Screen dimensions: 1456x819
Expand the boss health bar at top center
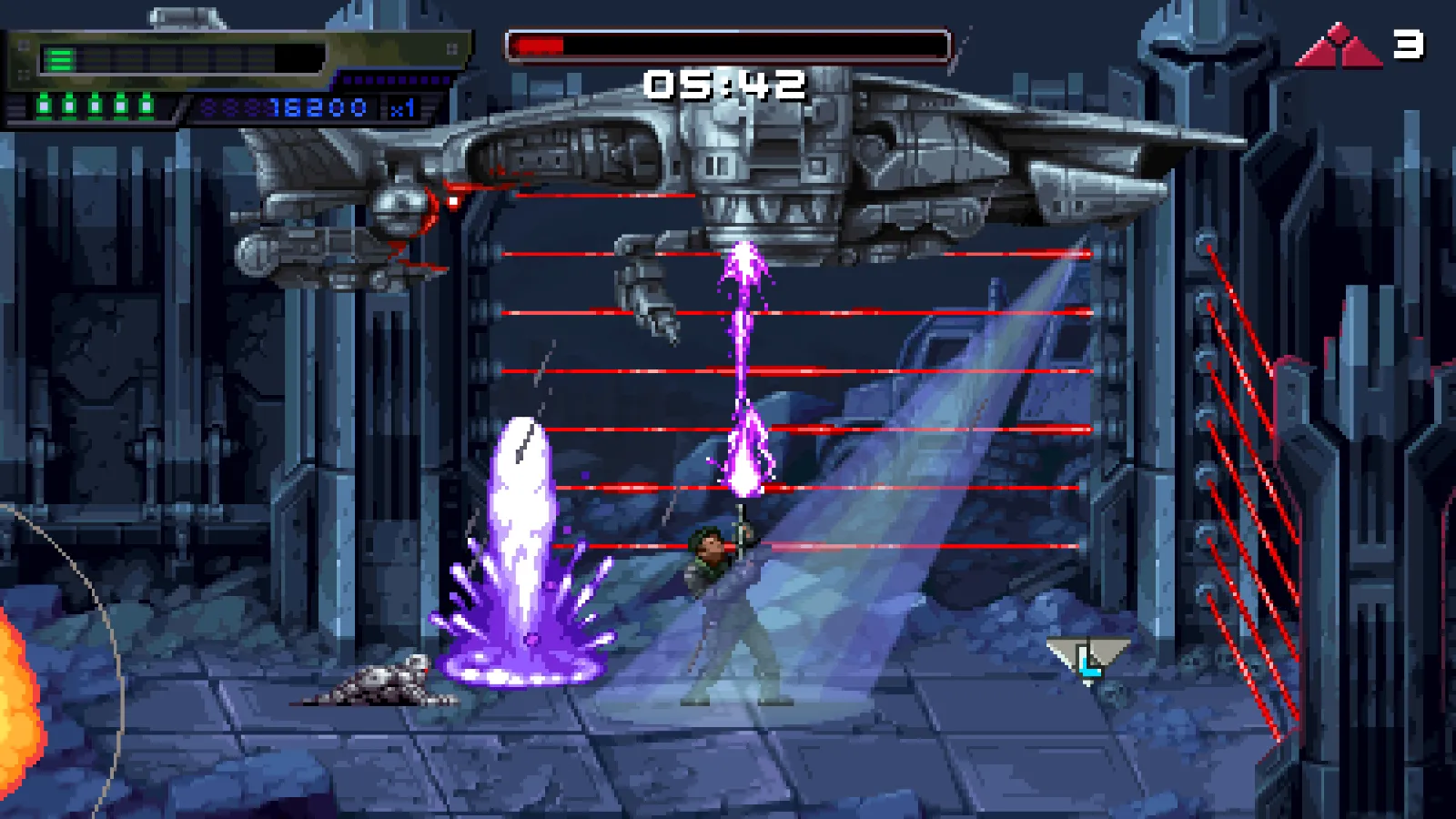[x=728, y=42]
